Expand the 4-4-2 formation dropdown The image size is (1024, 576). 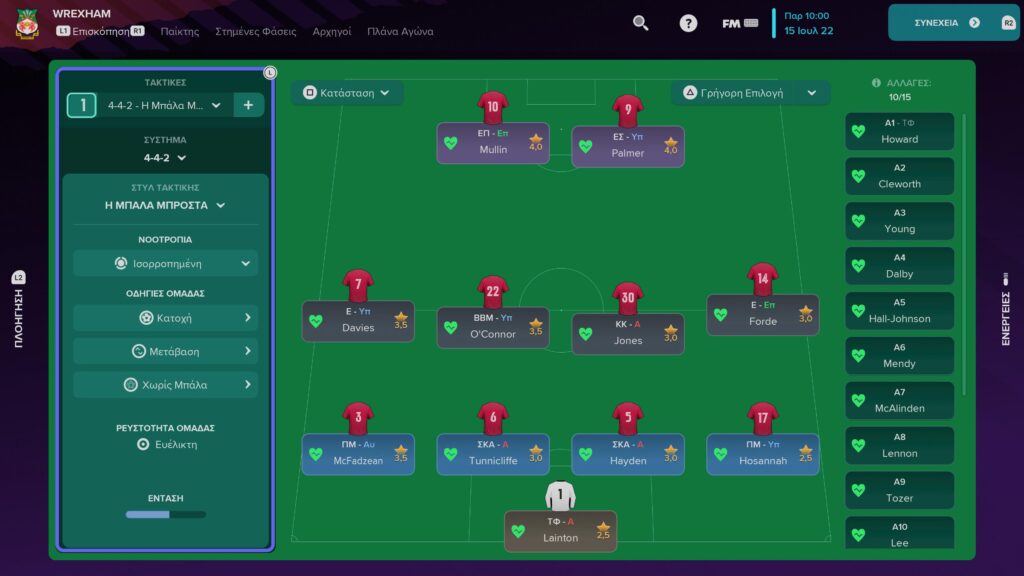pyautogui.click(x=165, y=157)
